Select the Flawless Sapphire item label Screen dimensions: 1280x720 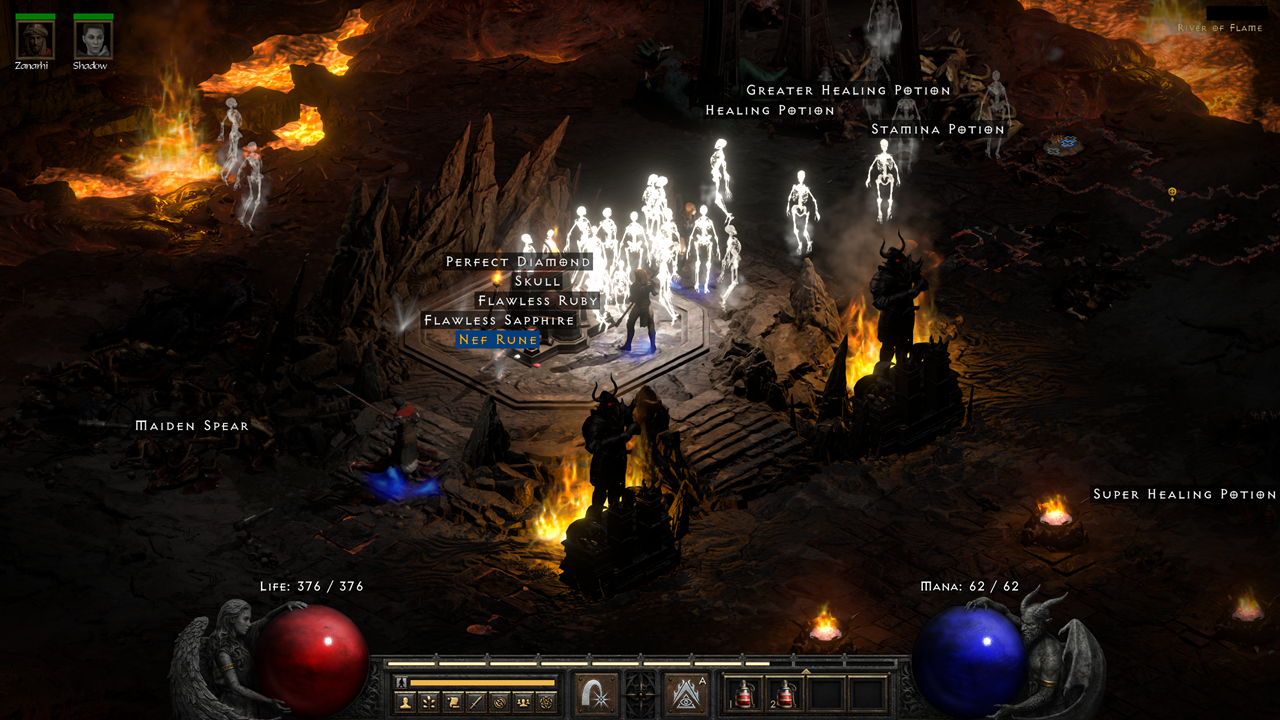tap(499, 321)
